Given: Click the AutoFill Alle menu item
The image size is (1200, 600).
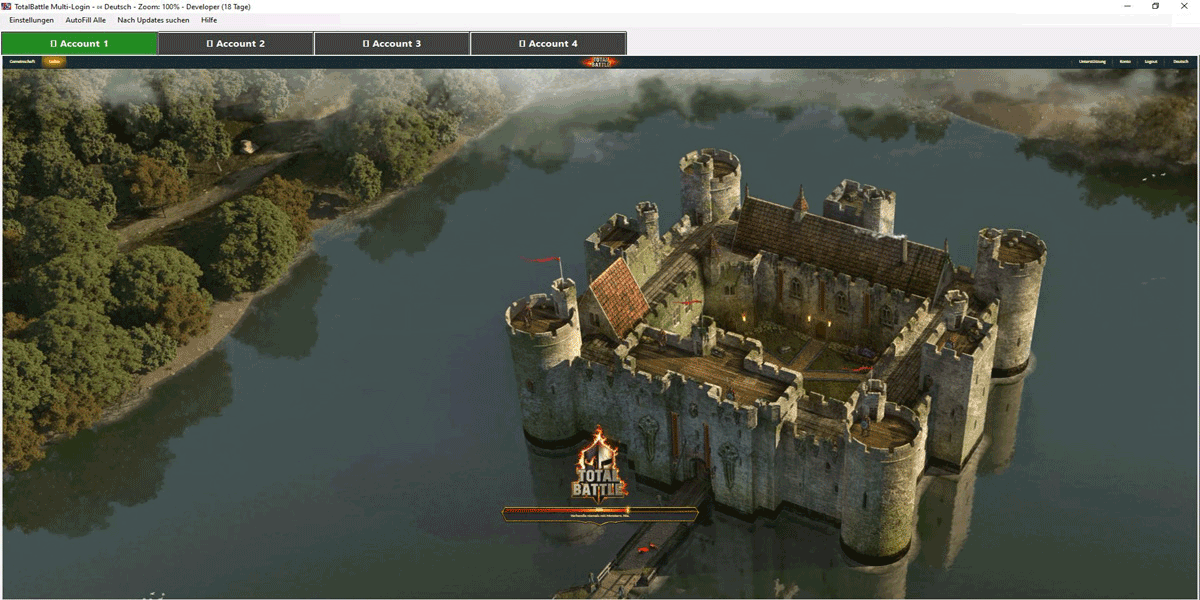Looking at the screenshot, I should 86,20.
